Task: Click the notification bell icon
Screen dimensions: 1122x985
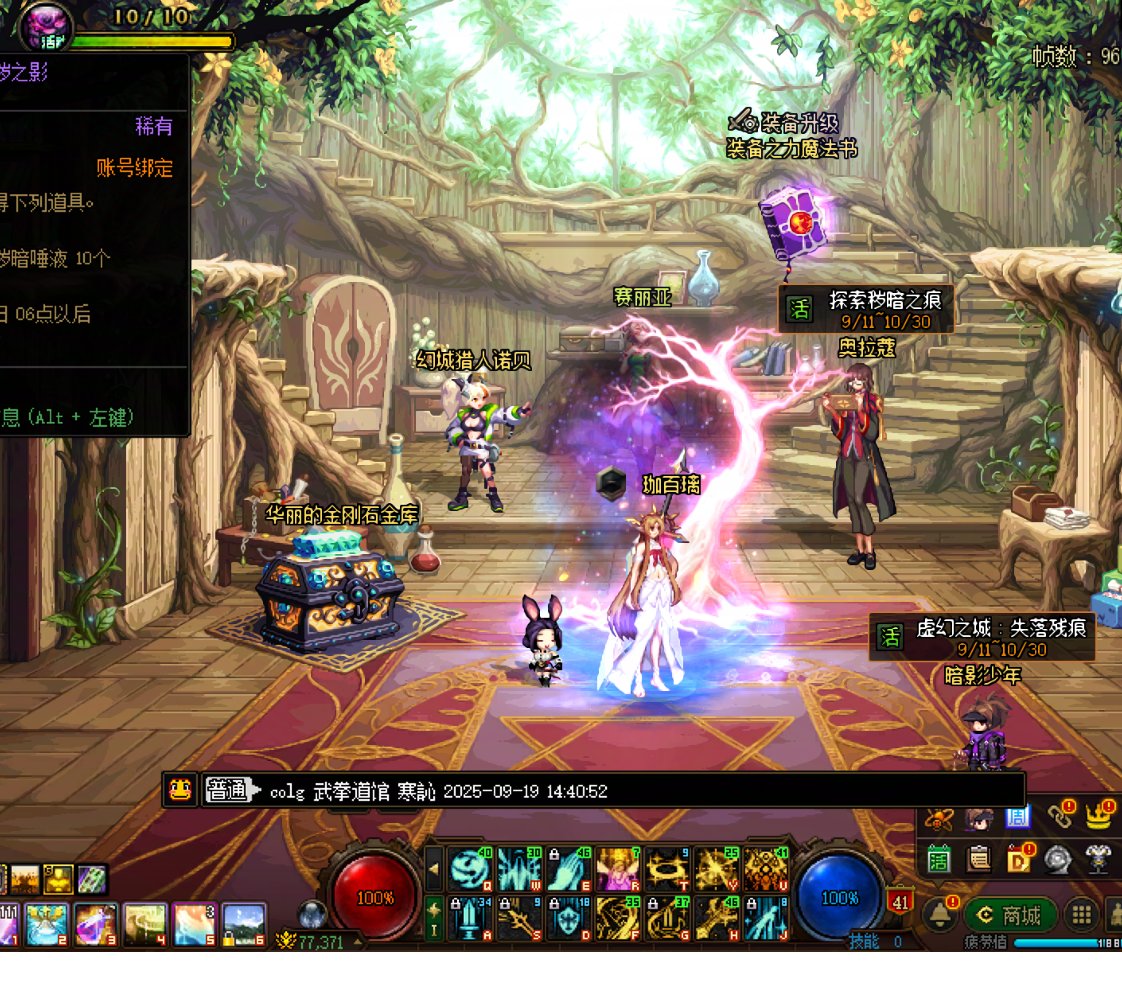Action: point(939,914)
